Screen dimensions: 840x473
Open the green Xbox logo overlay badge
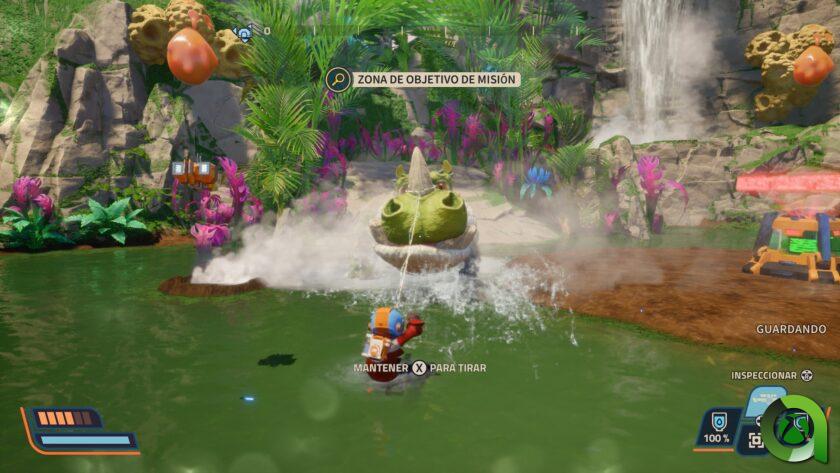pyautogui.click(x=795, y=429)
